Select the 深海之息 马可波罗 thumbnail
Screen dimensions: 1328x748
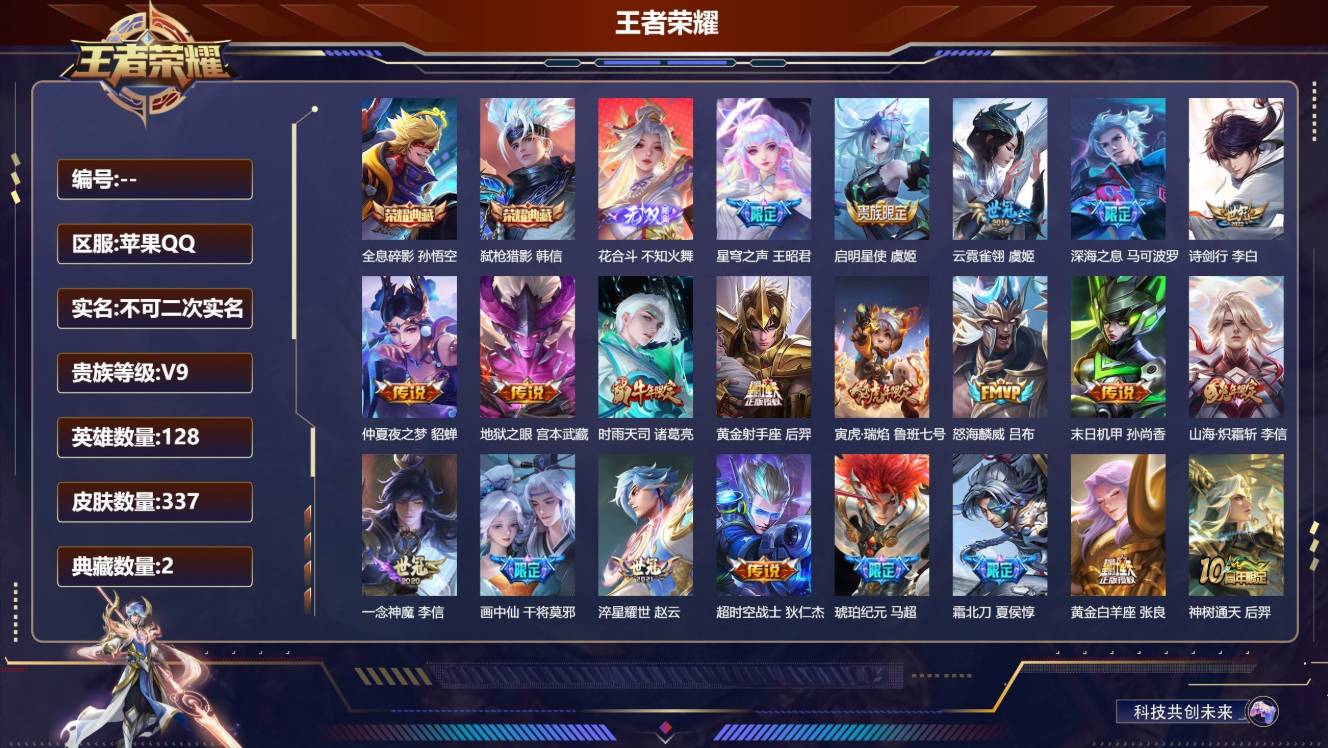1117,167
